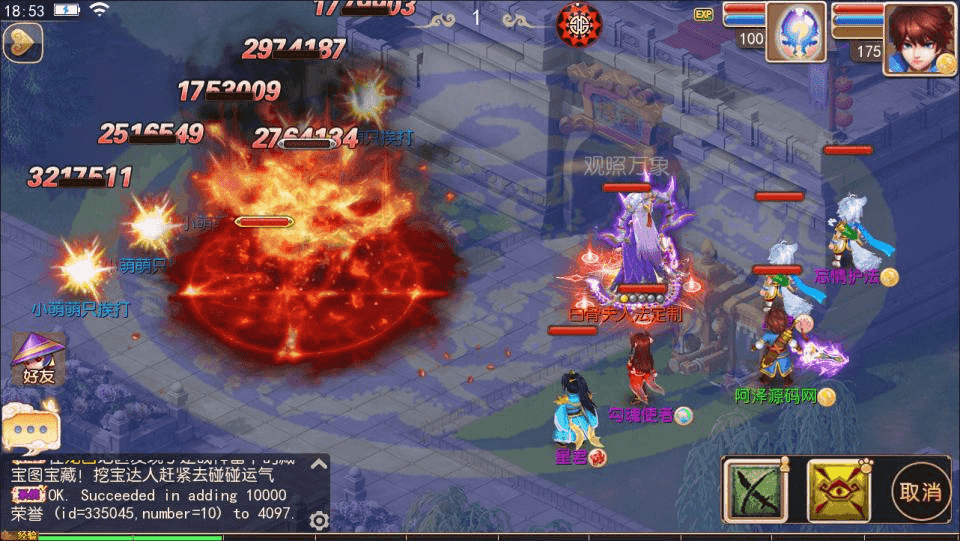Open the chat speech bubble
Viewport: 960px width, 541px height.
tap(31, 425)
